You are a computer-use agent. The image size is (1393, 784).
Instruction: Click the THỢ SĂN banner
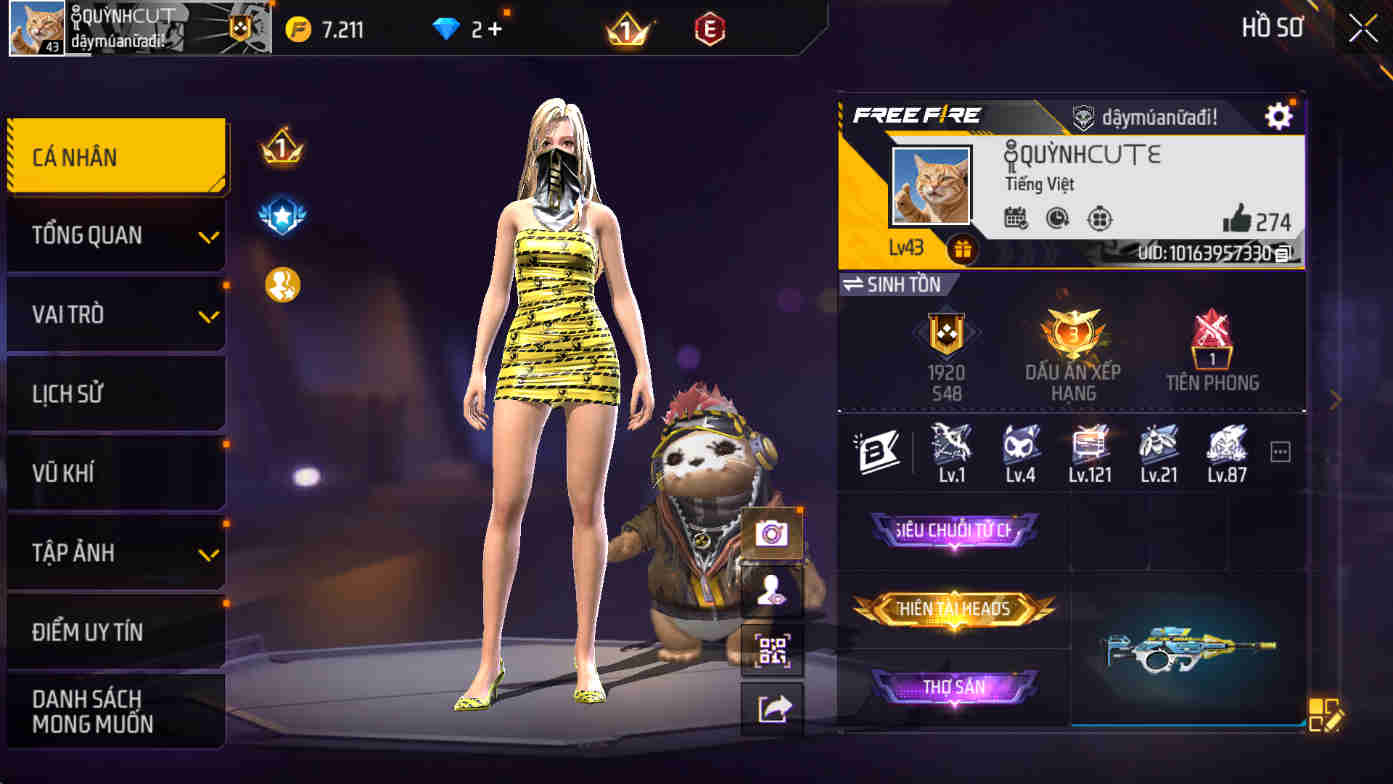tap(954, 689)
